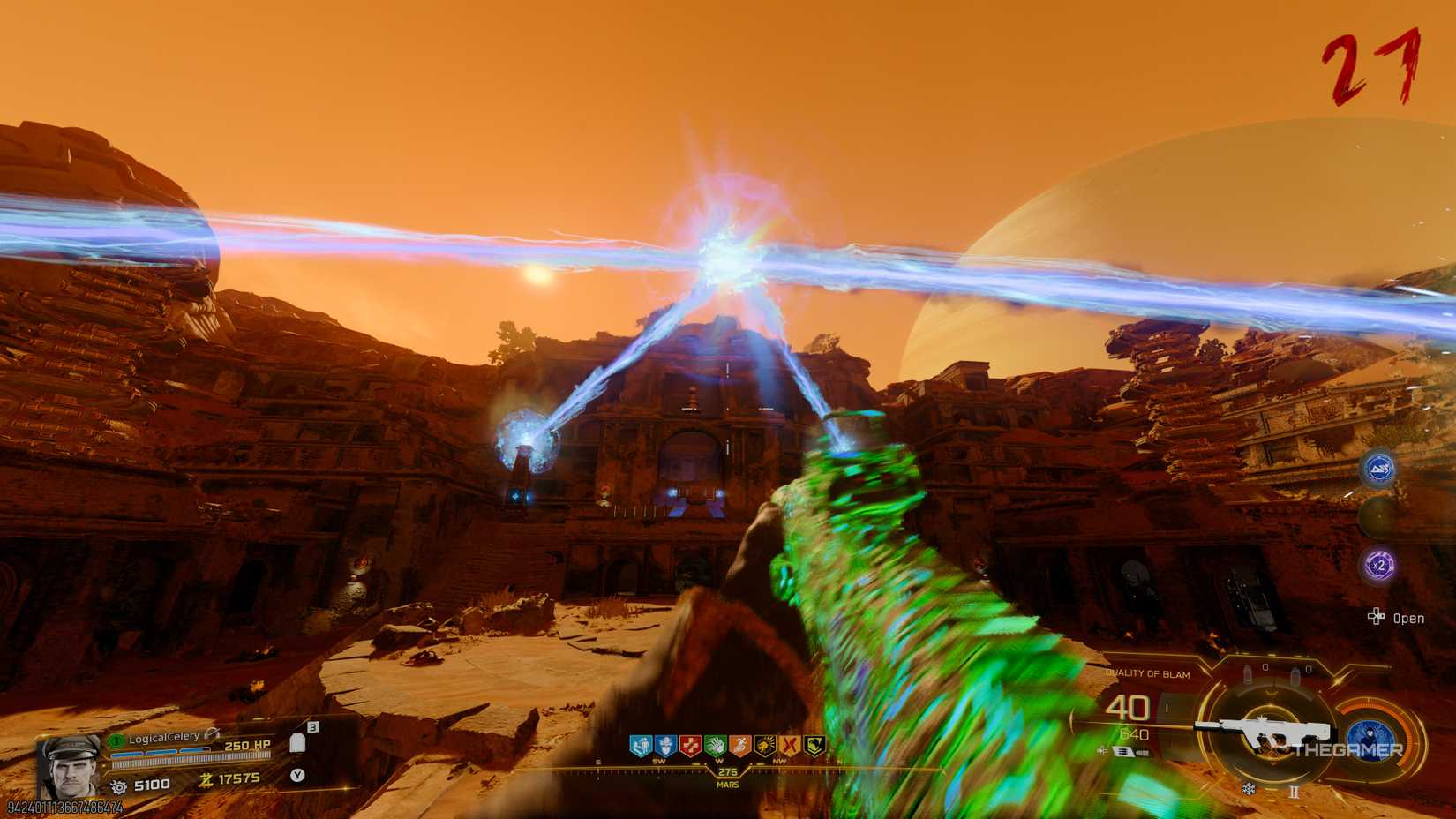Click the Y button prompt near the HUD
The height and width of the screenshot is (819, 1456).
point(297,775)
